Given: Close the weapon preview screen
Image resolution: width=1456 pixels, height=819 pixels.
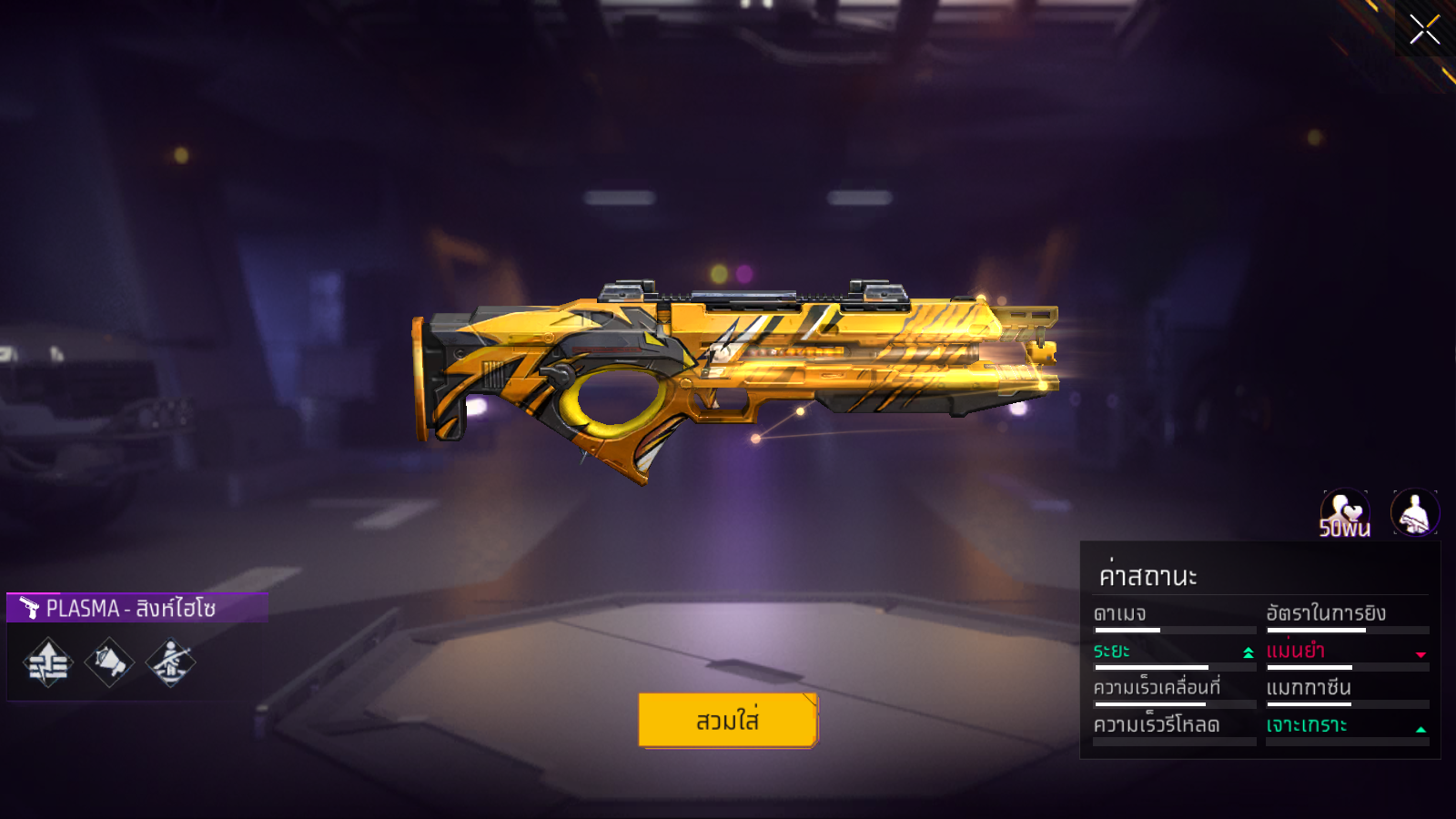Looking at the screenshot, I should (1424, 30).
